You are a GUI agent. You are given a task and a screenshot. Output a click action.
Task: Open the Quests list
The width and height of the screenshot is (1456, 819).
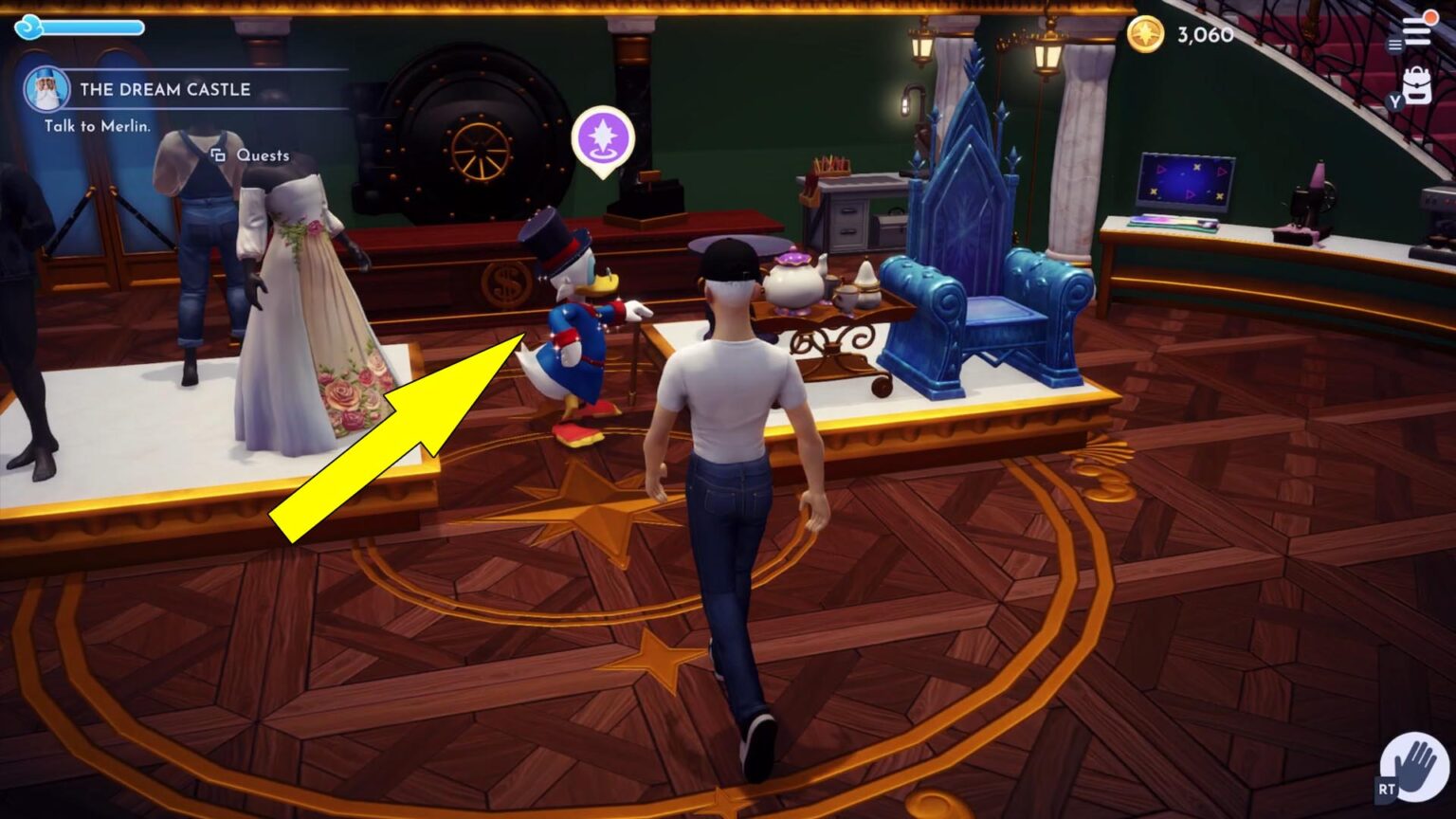pos(251,155)
